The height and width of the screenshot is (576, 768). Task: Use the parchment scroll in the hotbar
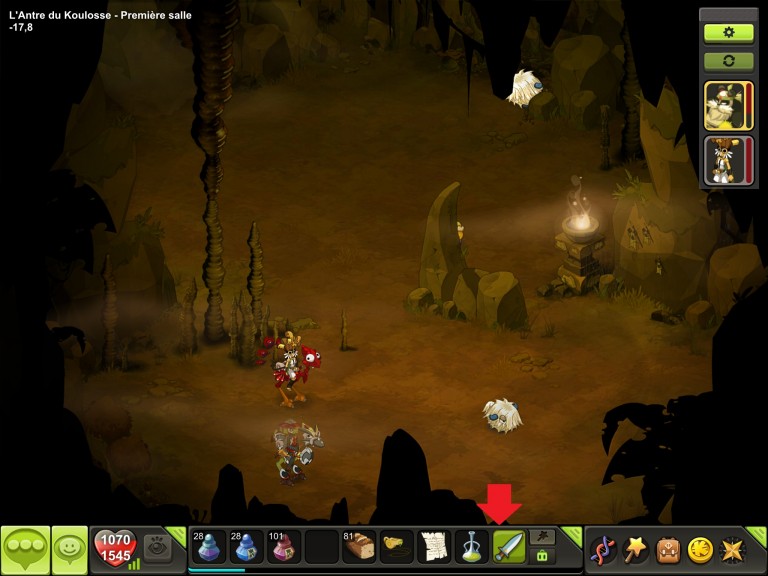434,547
